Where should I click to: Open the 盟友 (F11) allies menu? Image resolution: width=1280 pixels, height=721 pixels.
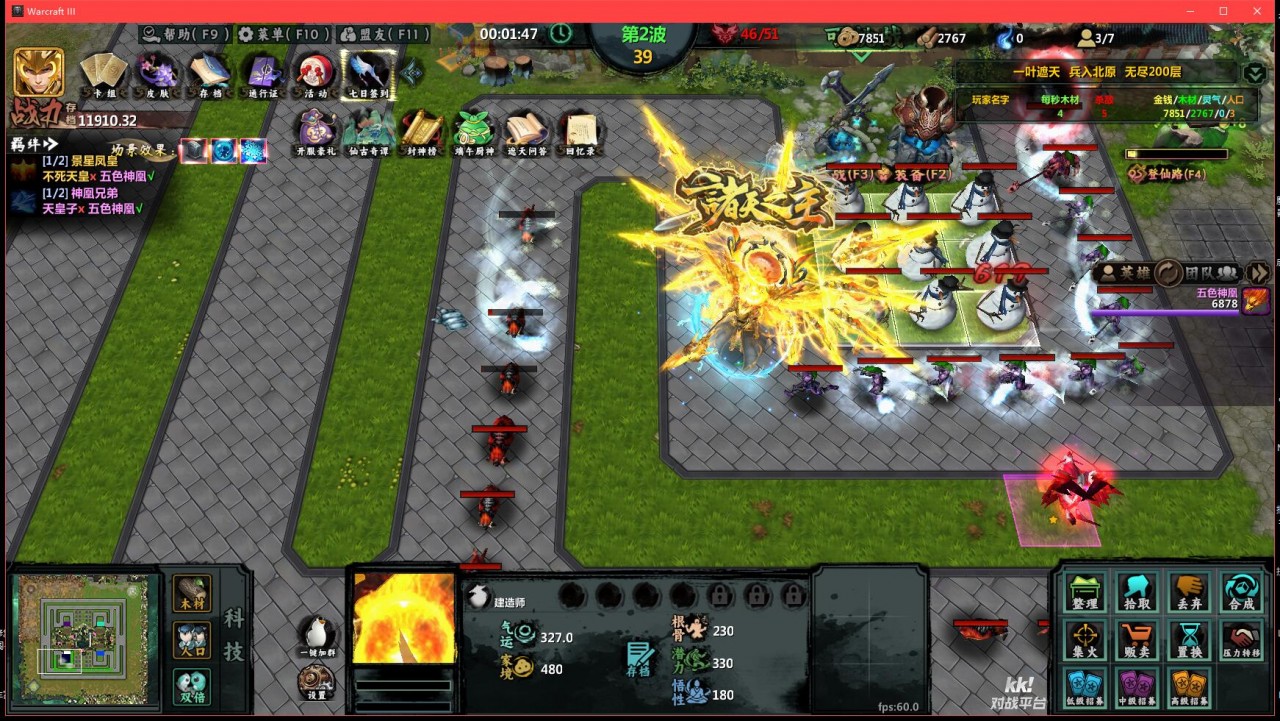[x=383, y=34]
